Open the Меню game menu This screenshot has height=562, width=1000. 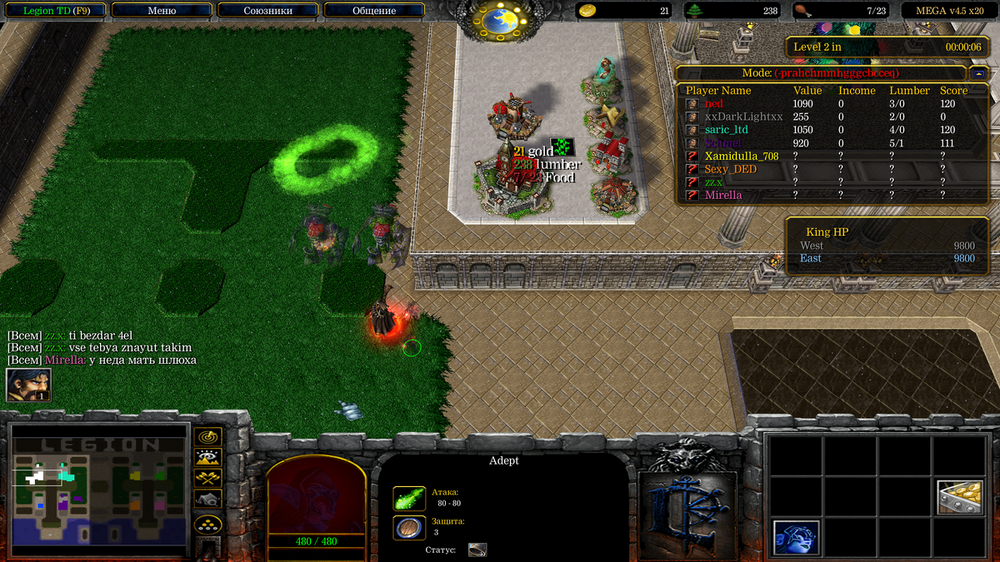pos(162,11)
